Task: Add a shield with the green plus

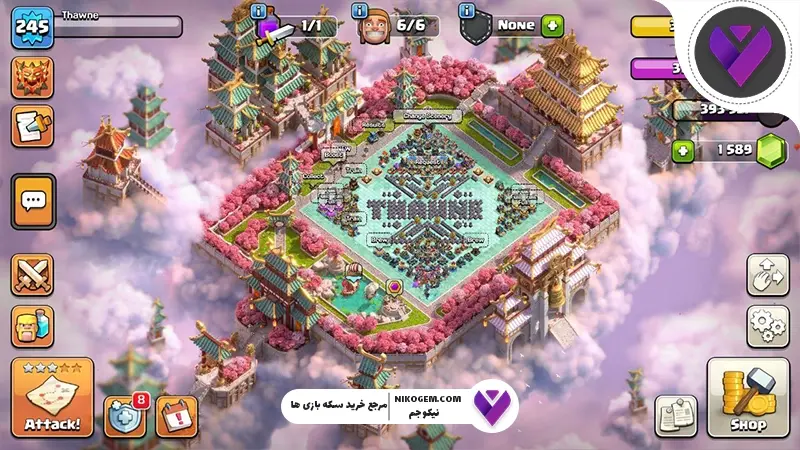Action: coord(552,25)
